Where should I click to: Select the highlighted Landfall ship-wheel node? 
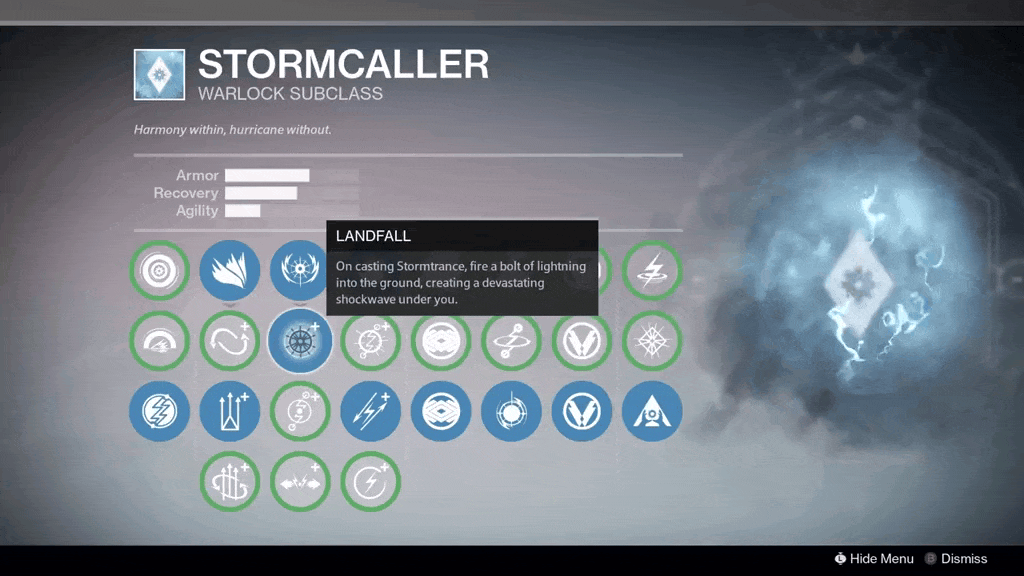(x=300, y=341)
